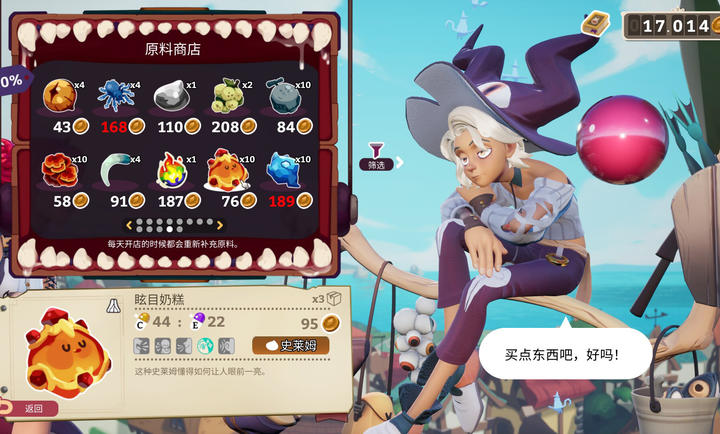Pick the orange slime ingredient priced 76
720x434 pixels.
pos(227,171)
